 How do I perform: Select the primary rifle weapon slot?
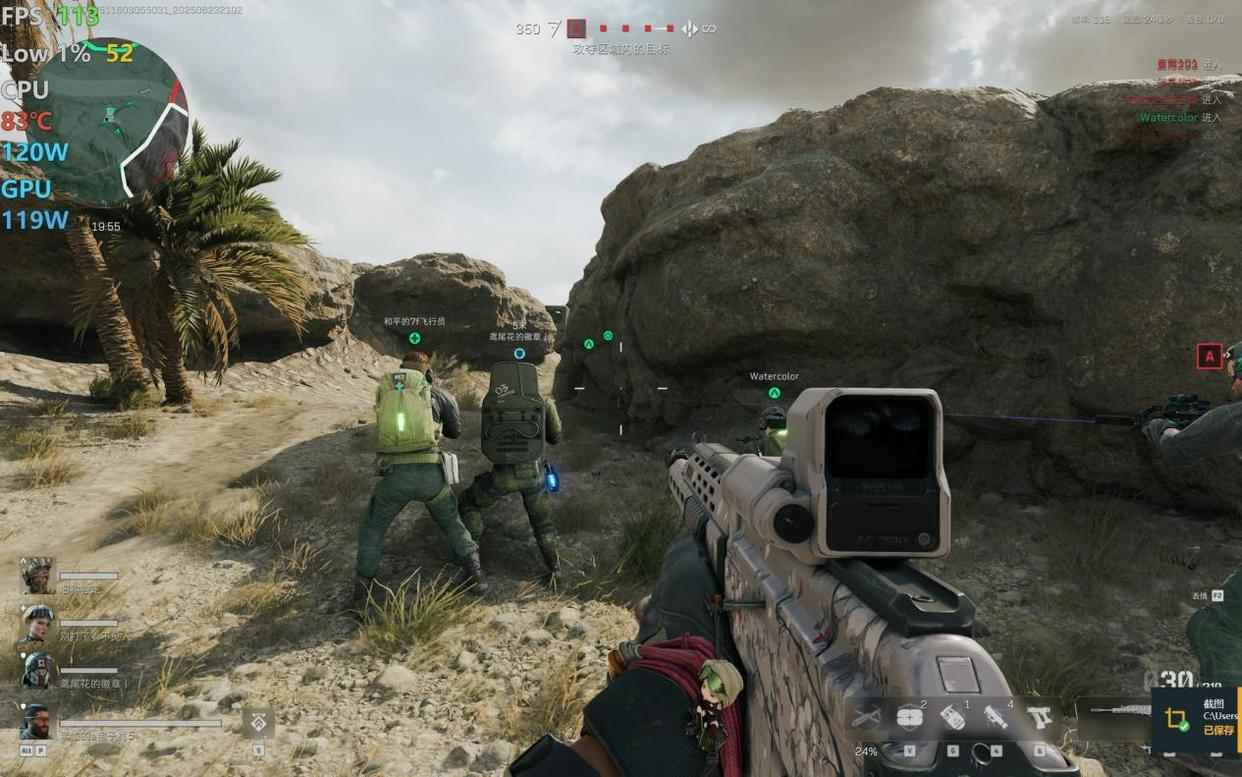[x=1118, y=711]
